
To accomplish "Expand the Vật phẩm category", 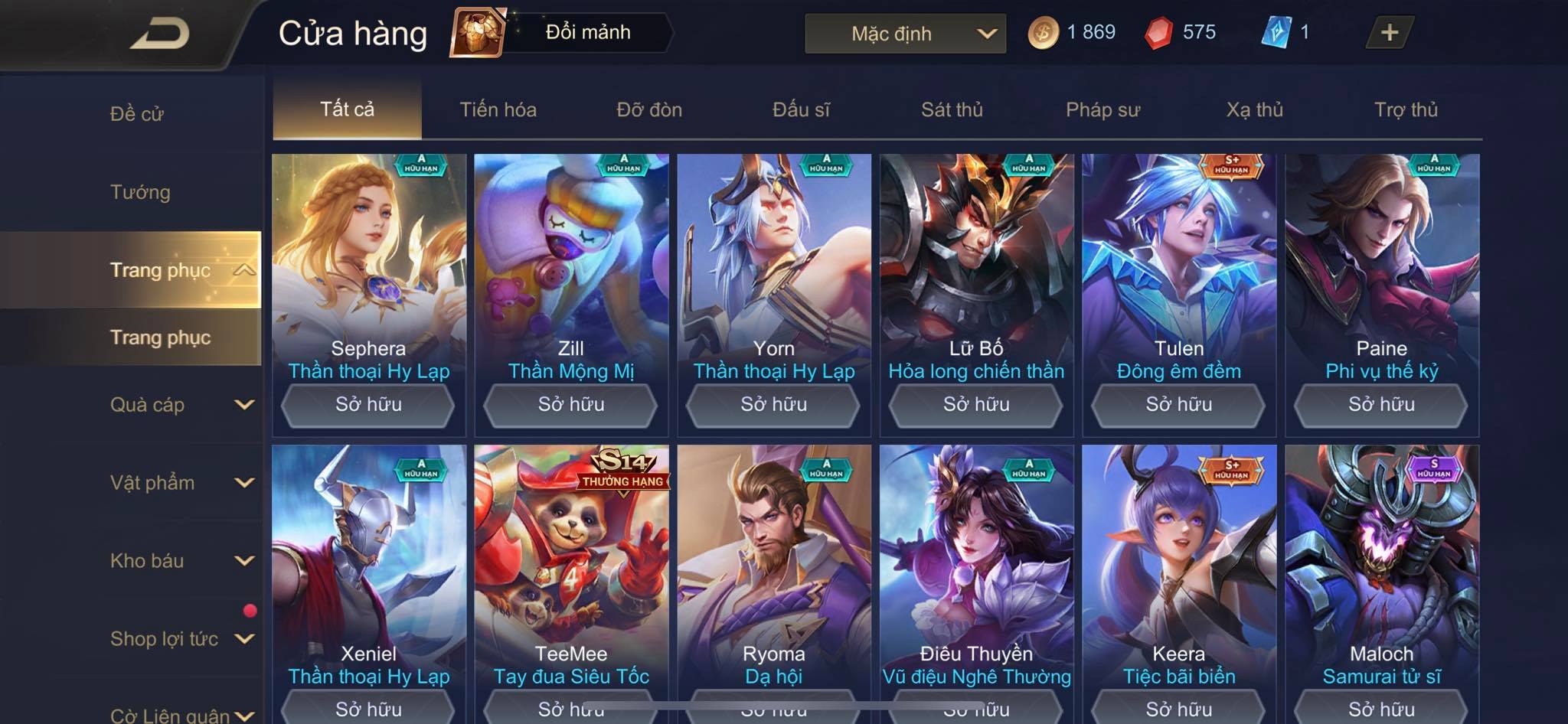I will coord(181,483).
